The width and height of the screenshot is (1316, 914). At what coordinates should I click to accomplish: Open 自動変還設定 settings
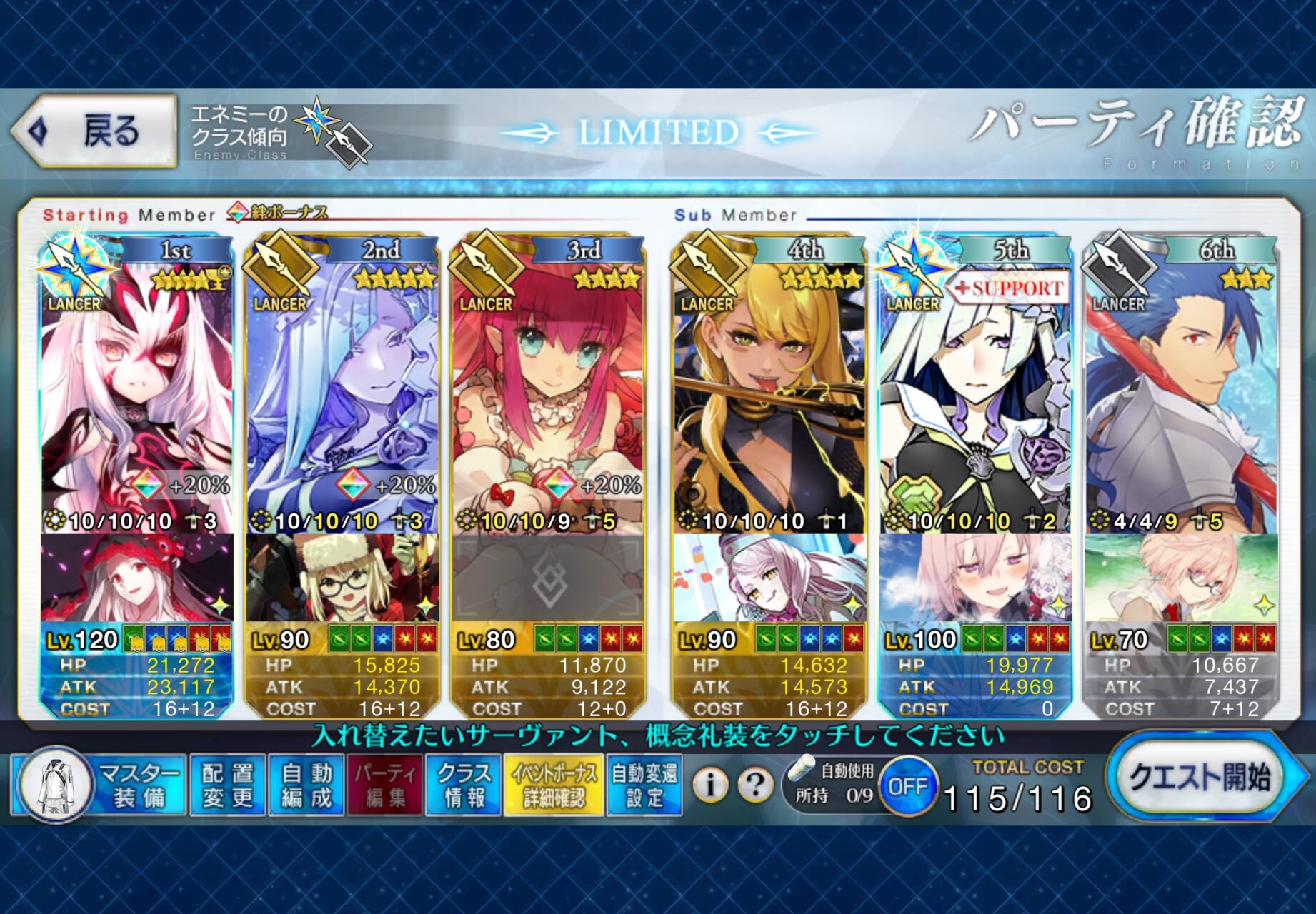coord(644,785)
